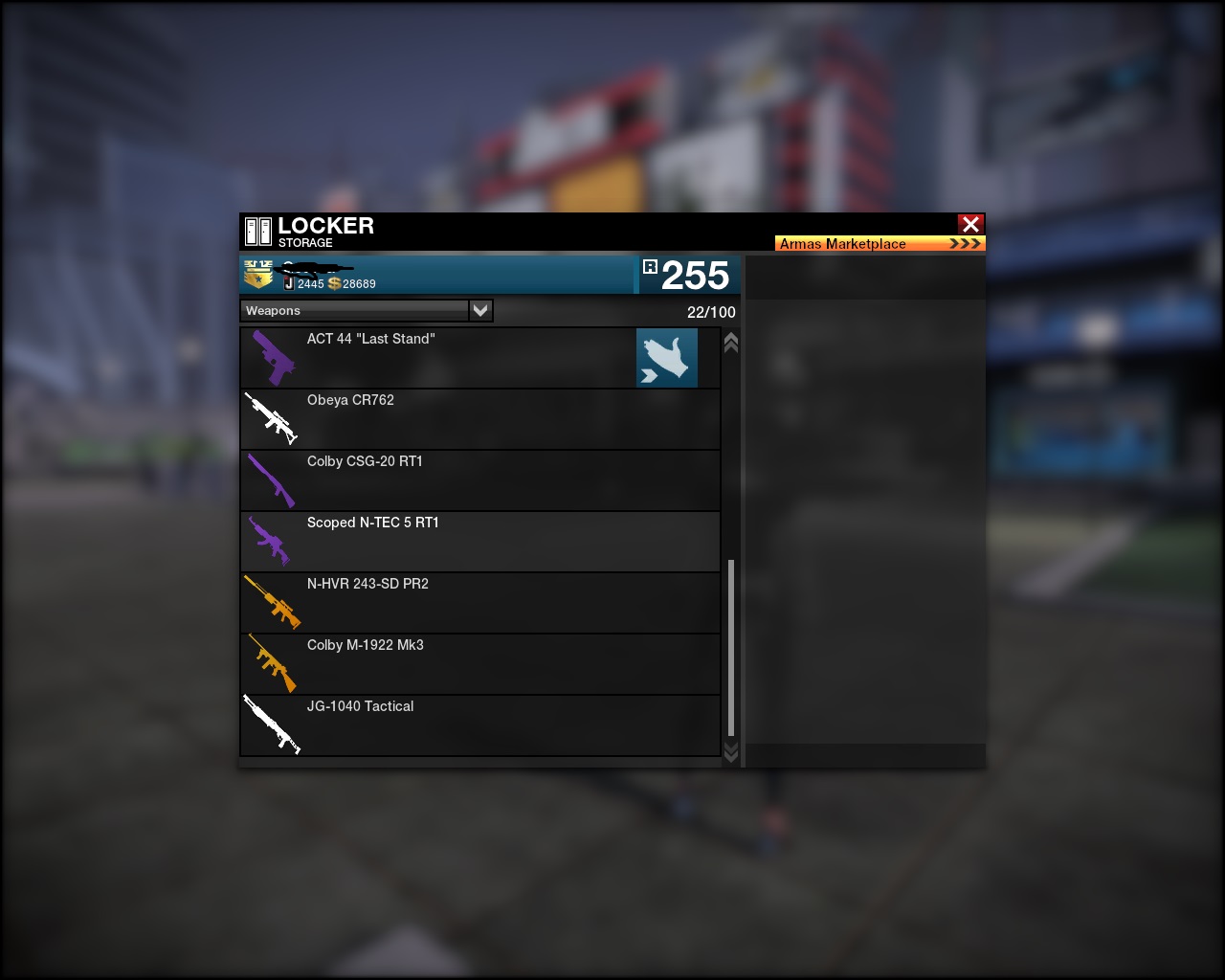
Task: Pick the Scoped N-TEC 5 RT1
Action: (x=479, y=542)
